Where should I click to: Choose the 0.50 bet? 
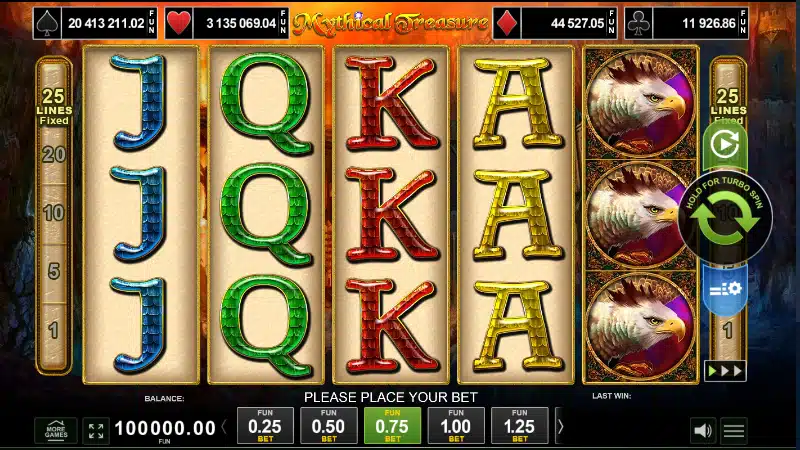click(328, 426)
